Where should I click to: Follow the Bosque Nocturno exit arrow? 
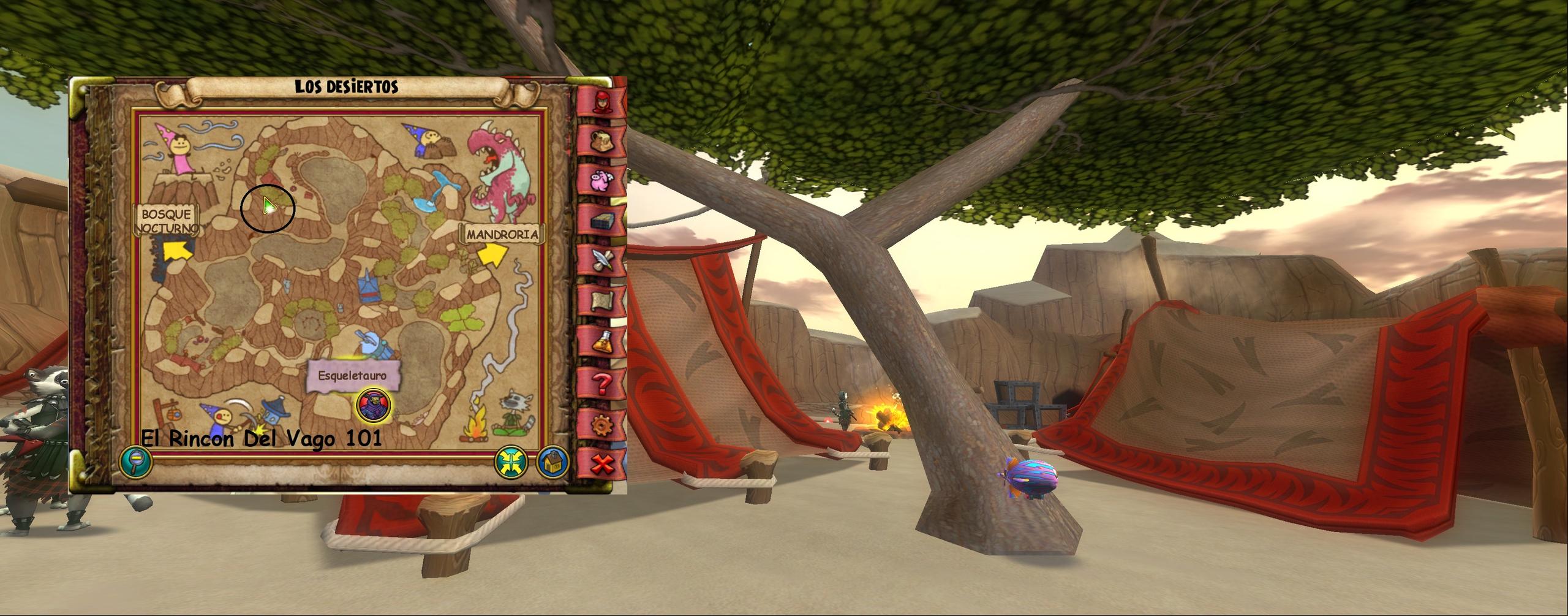173,251
